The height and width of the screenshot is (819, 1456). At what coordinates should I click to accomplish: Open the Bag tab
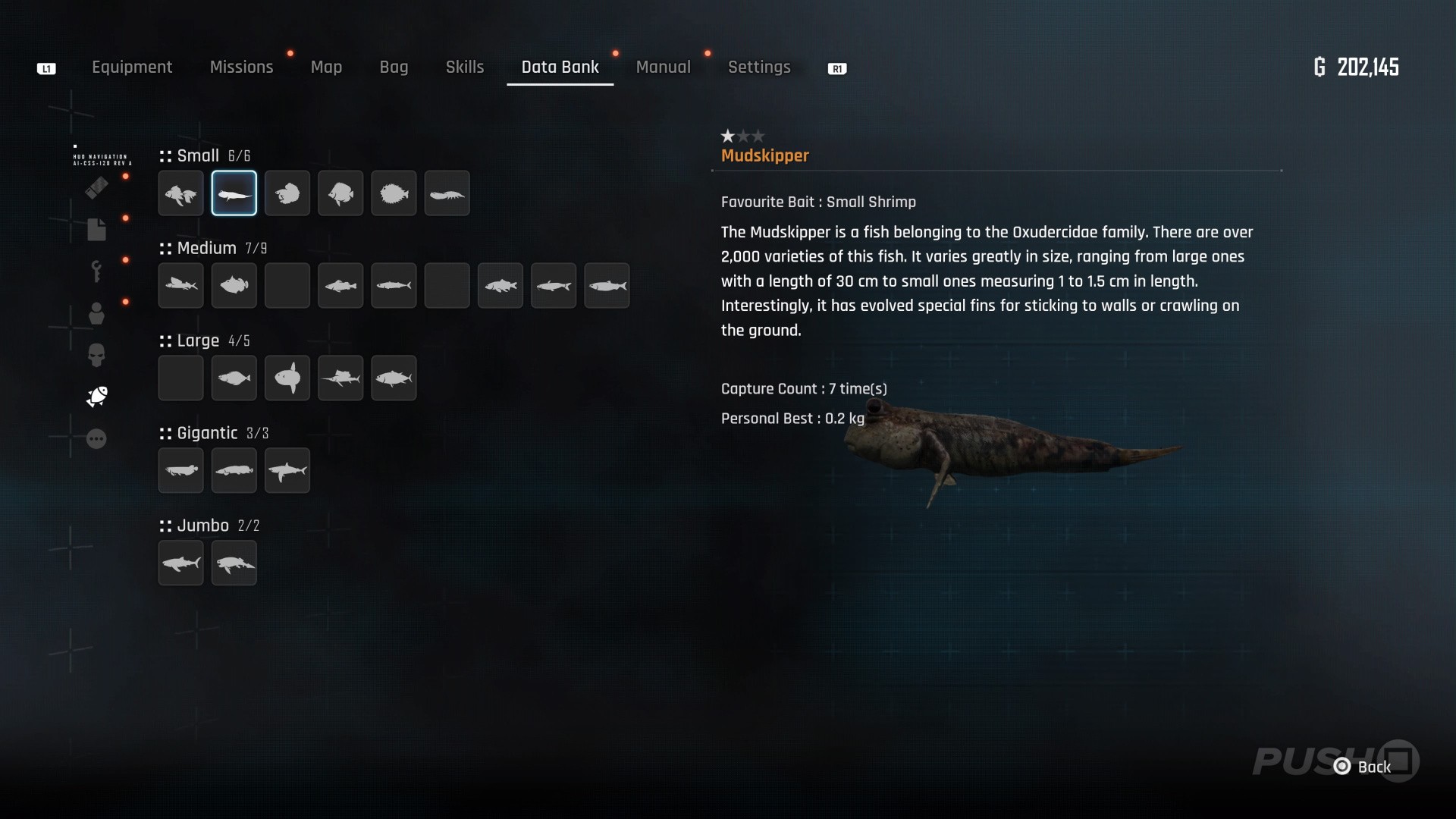click(x=394, y=67)
